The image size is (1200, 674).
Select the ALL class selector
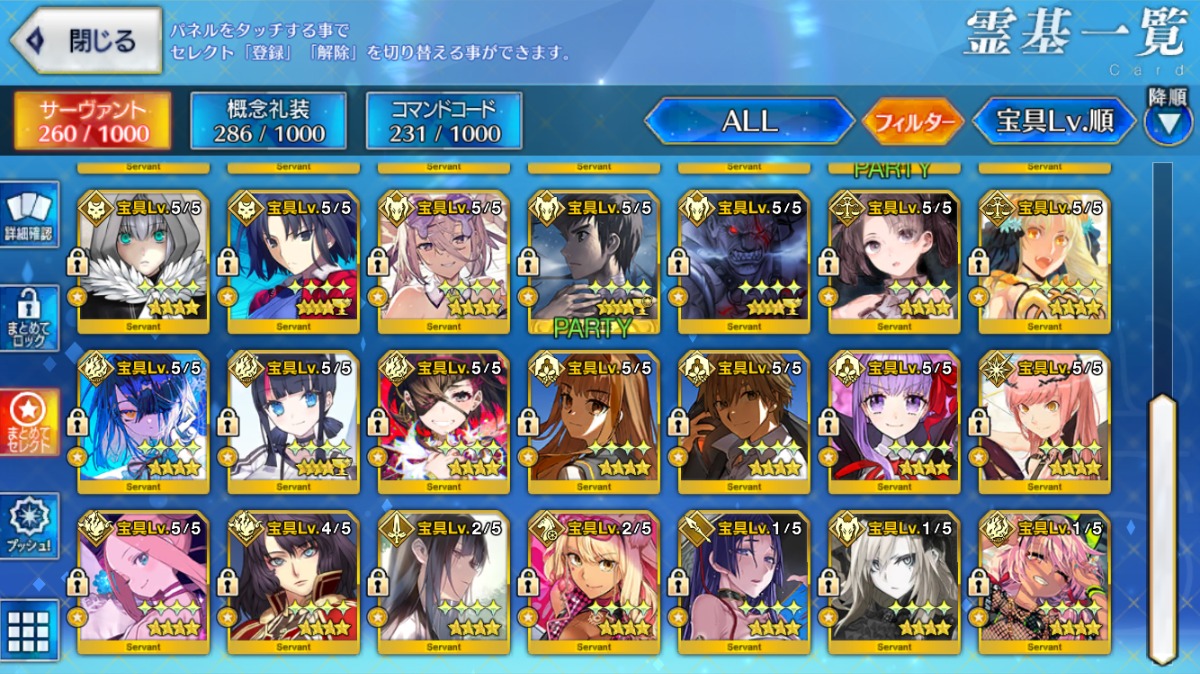tap(749, 122)
